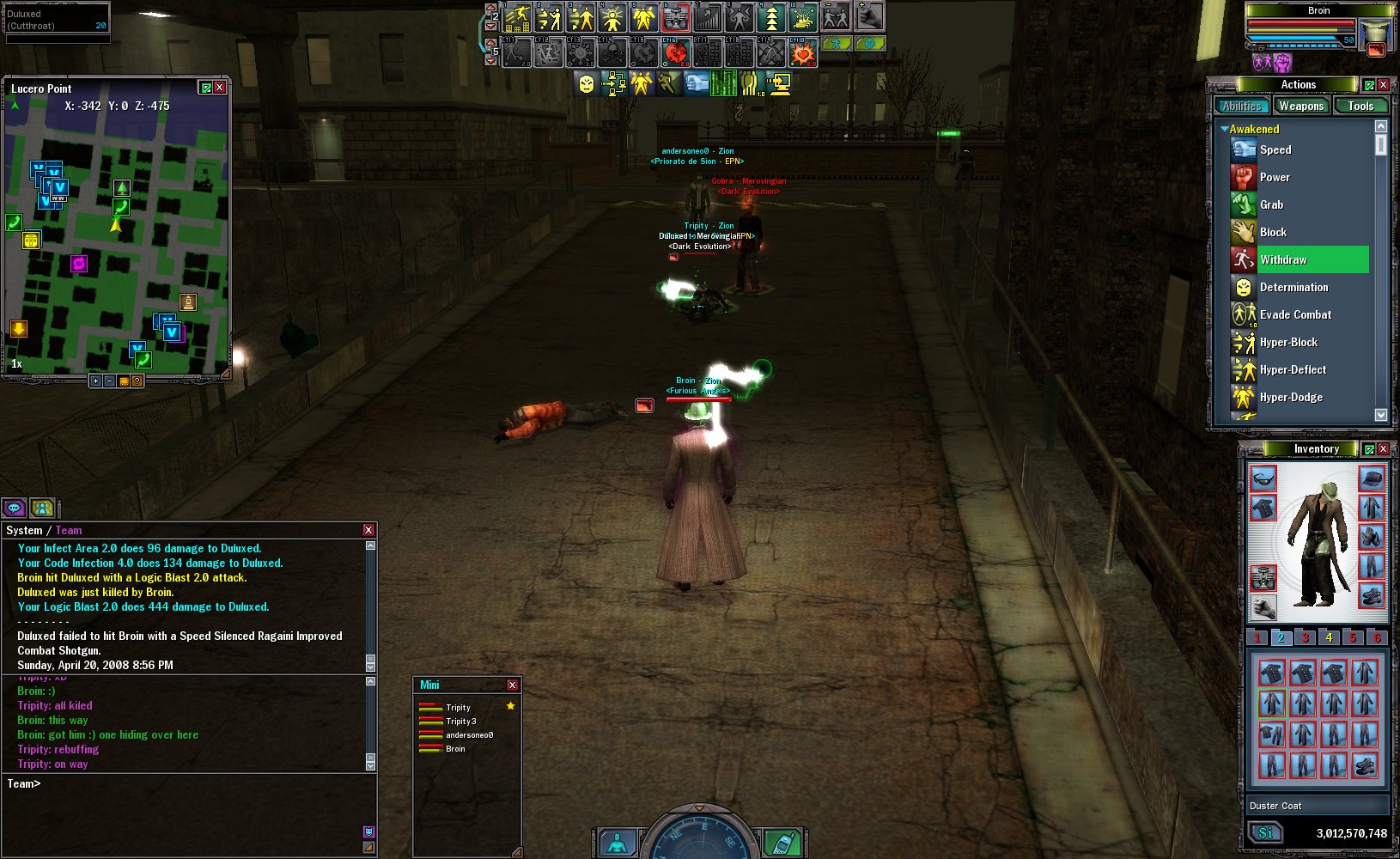Select the Abilities tab
Viewport: 1400px width, 859px height.
1242,107
